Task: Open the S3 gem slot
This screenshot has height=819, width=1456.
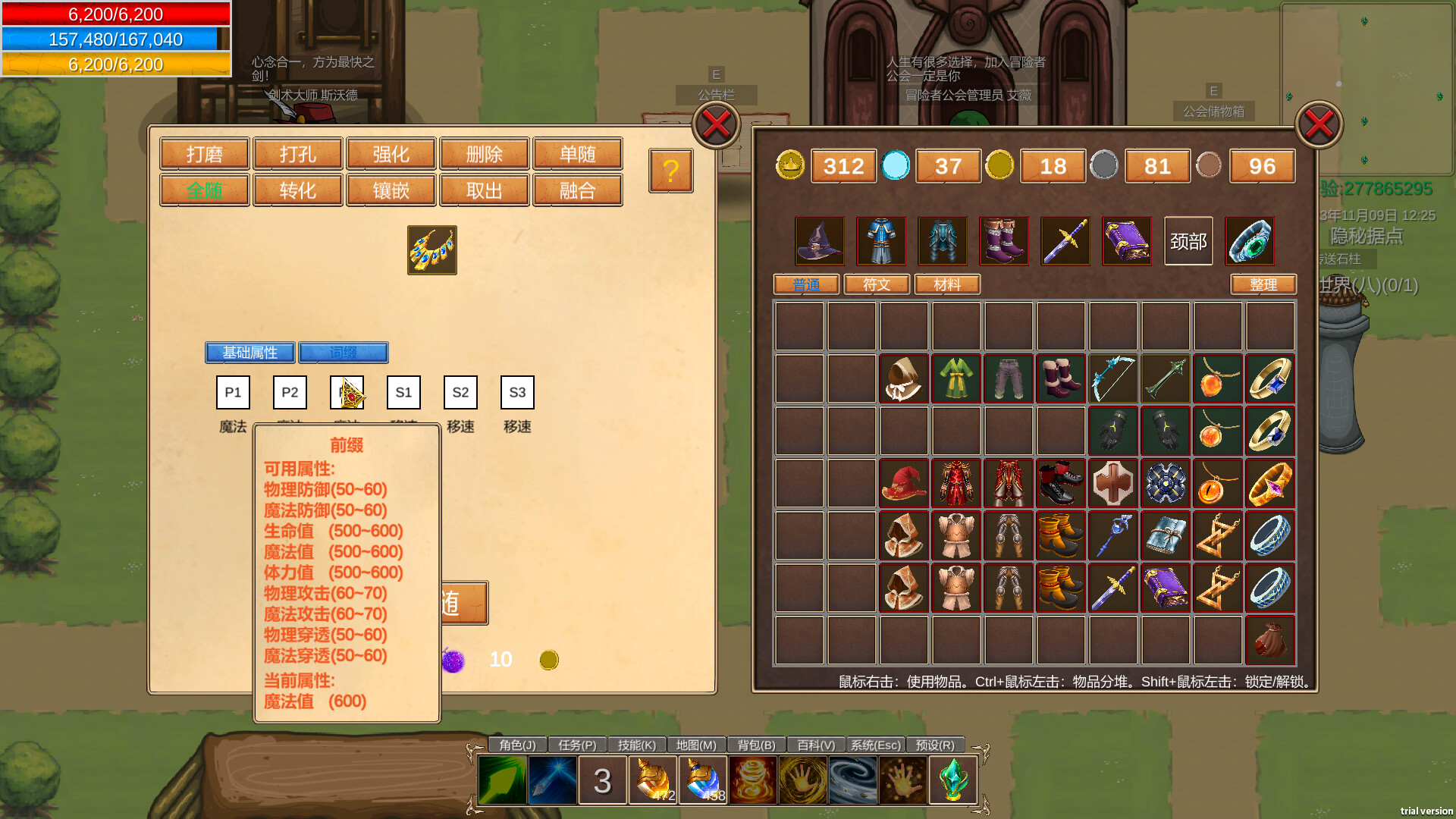Action: tap(516, 392)
